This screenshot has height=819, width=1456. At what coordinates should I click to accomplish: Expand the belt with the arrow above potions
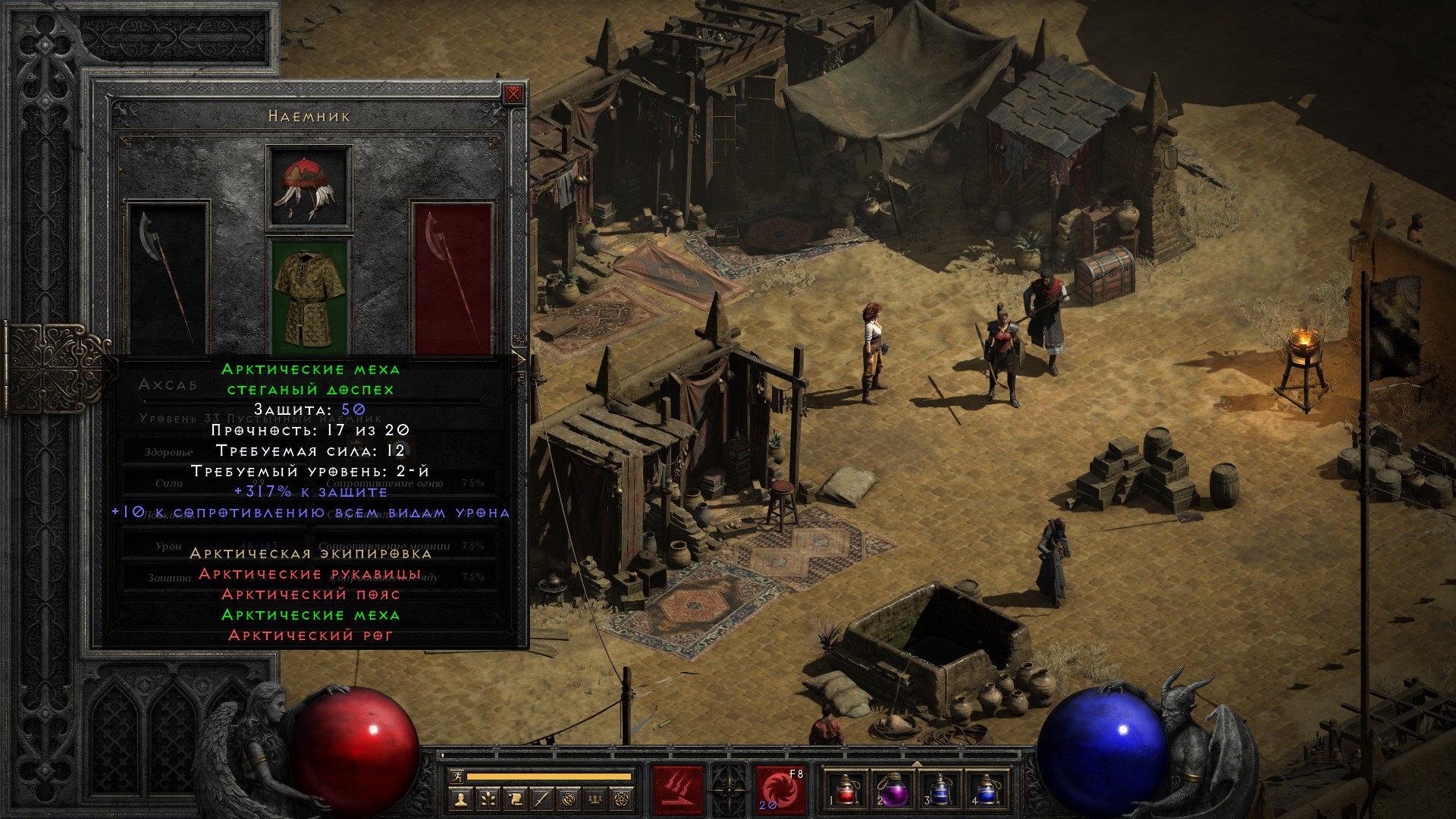(x=917, y=764)
